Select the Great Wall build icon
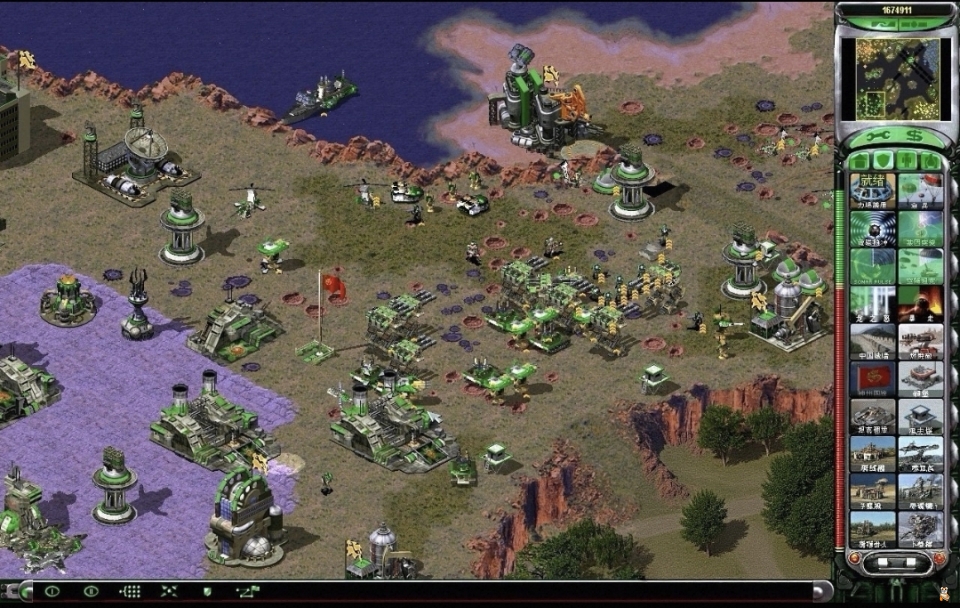Screen dimensions: 960x608 click(871, 341)
